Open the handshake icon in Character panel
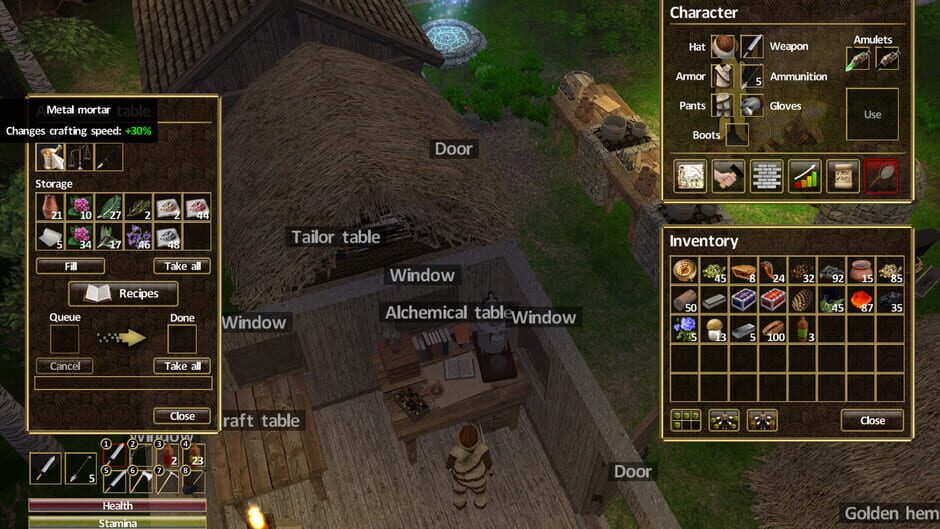 [728, 176]
